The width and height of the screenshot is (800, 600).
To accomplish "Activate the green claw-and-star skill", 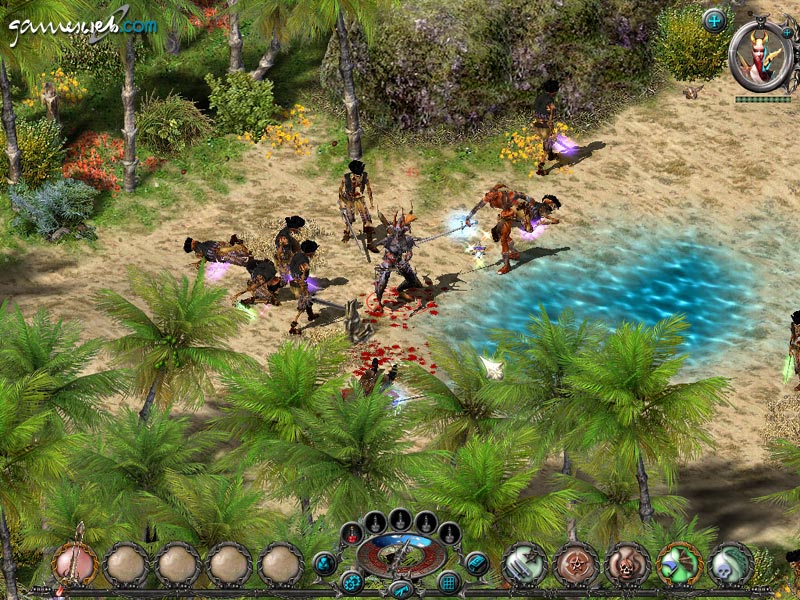I will point(524,564).
